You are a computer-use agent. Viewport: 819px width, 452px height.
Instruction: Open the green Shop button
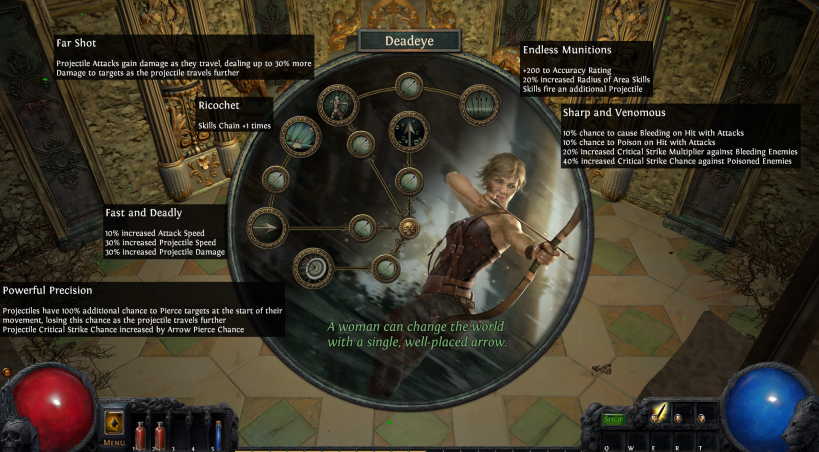[613, 419]
